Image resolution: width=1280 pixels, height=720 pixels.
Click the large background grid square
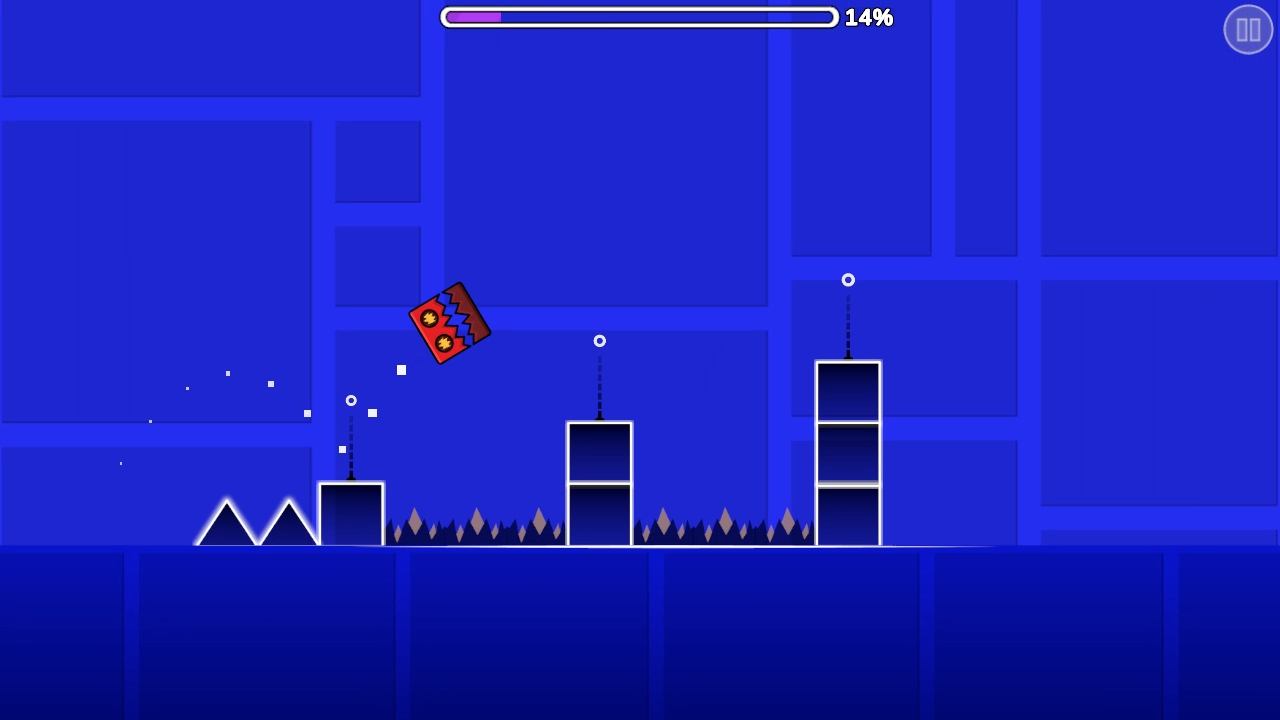(155, 270)
